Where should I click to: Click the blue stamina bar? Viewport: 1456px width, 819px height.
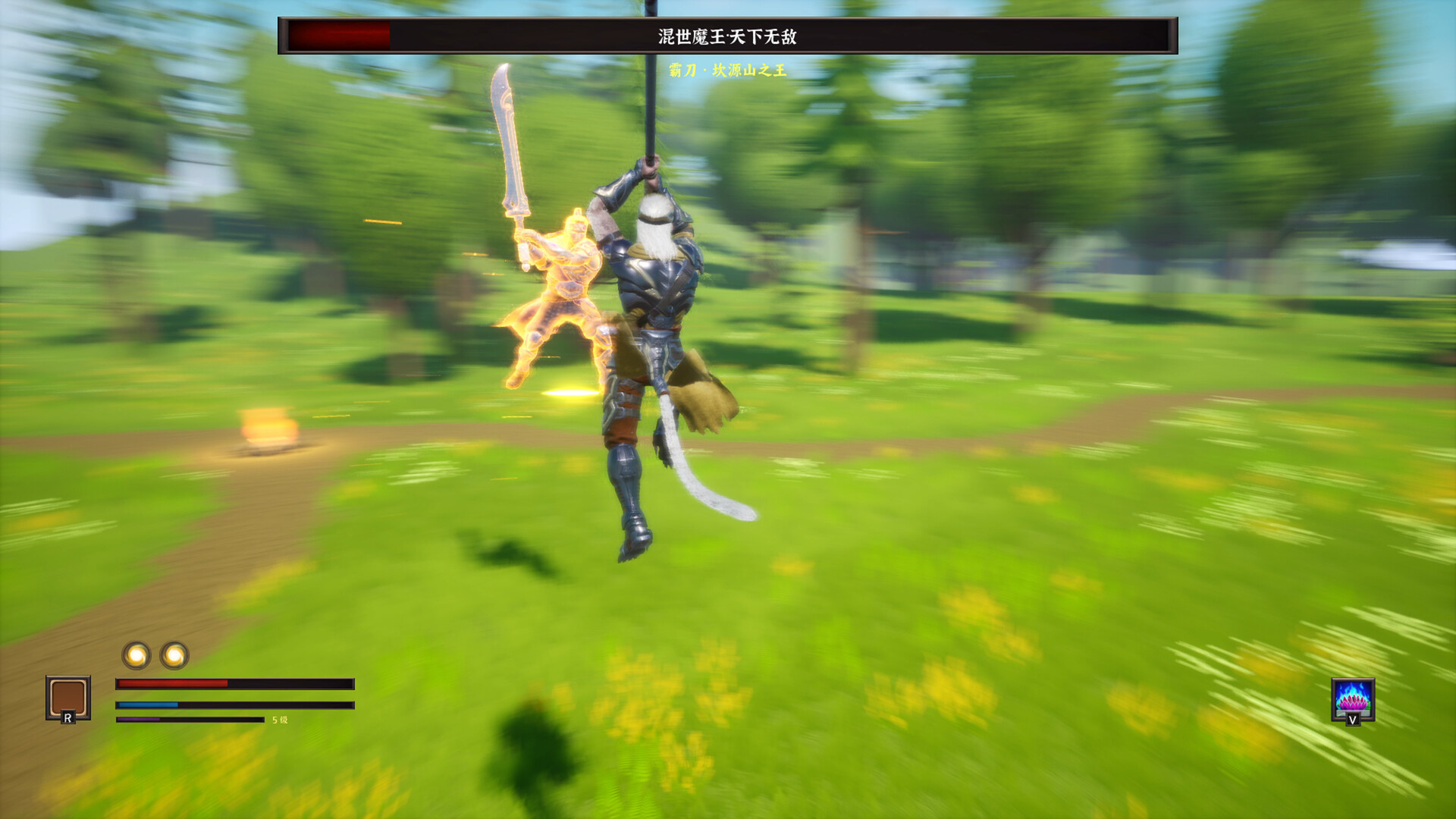[148, 703]
